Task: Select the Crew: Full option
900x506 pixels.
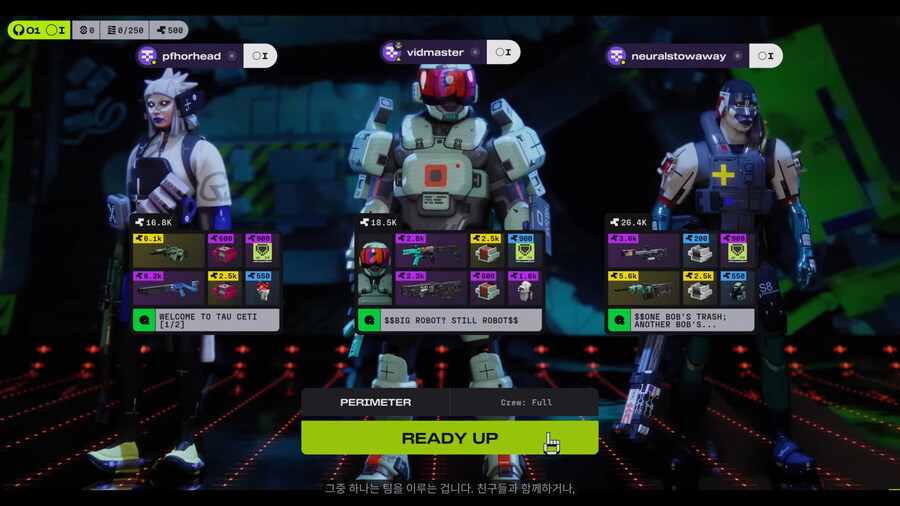Action: click(x=525, y=402)
